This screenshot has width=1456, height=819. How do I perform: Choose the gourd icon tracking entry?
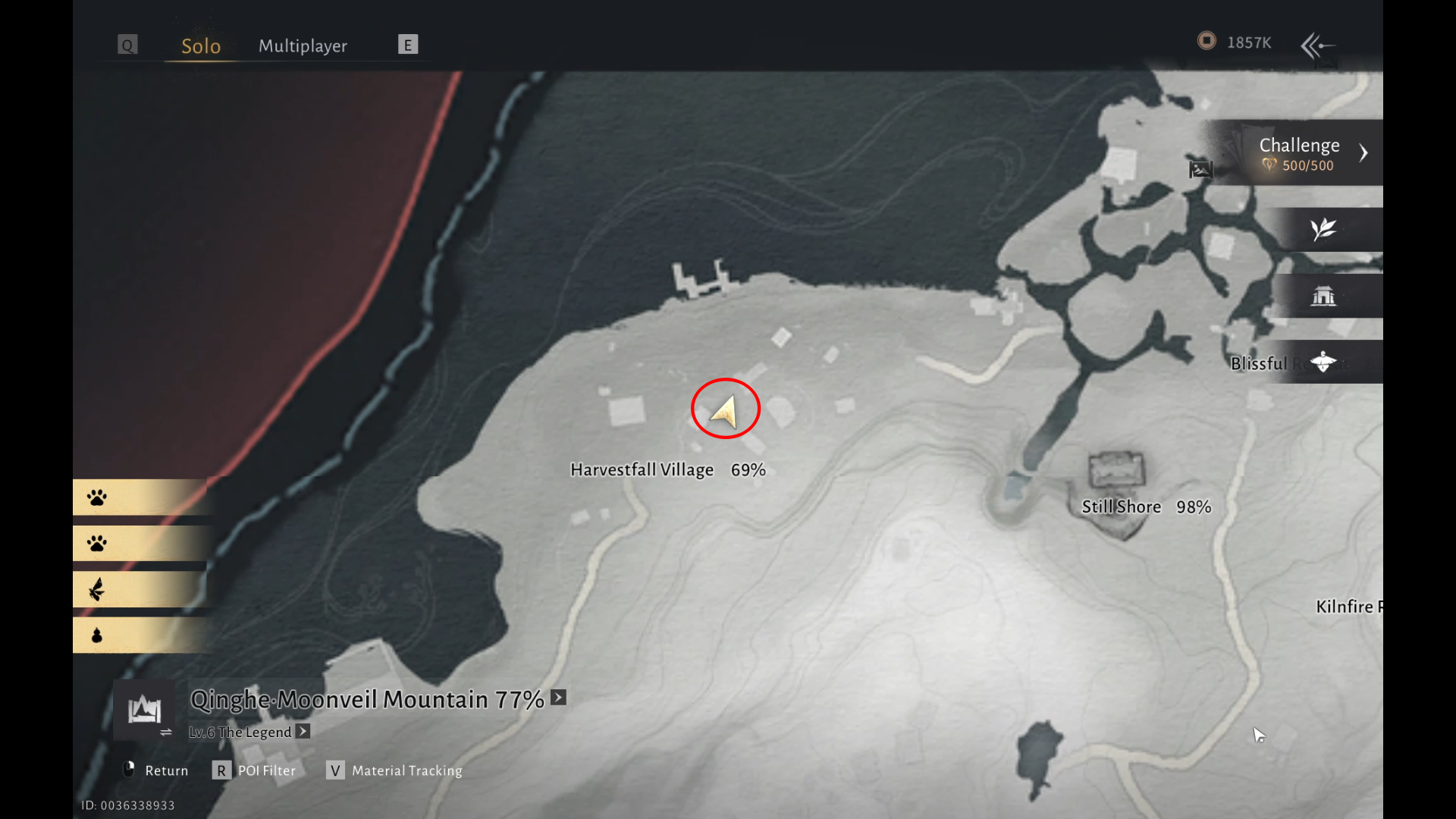[x=97, y=635]
